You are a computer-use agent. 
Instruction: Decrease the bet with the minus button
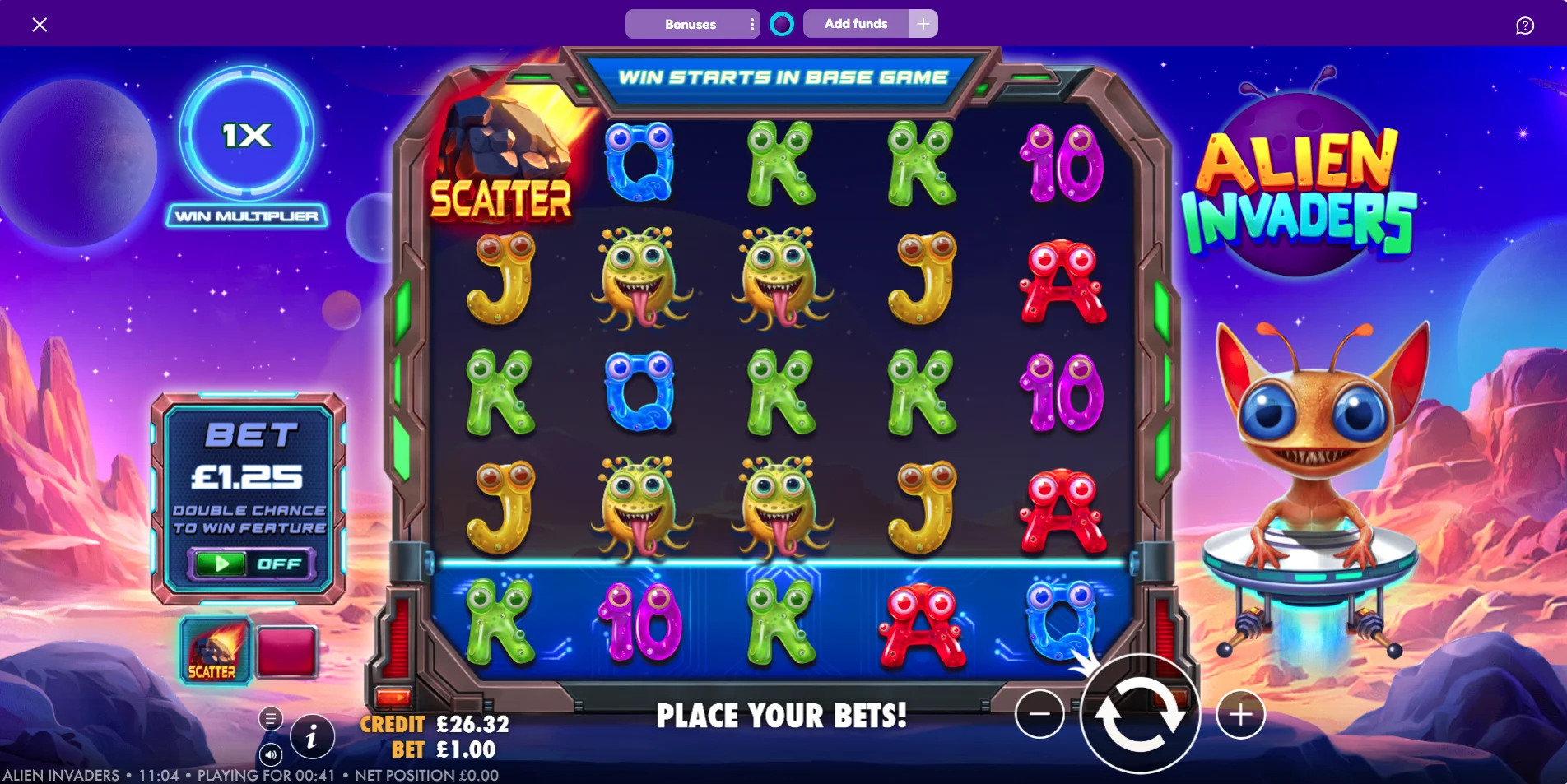click(x=1039, y=713)
